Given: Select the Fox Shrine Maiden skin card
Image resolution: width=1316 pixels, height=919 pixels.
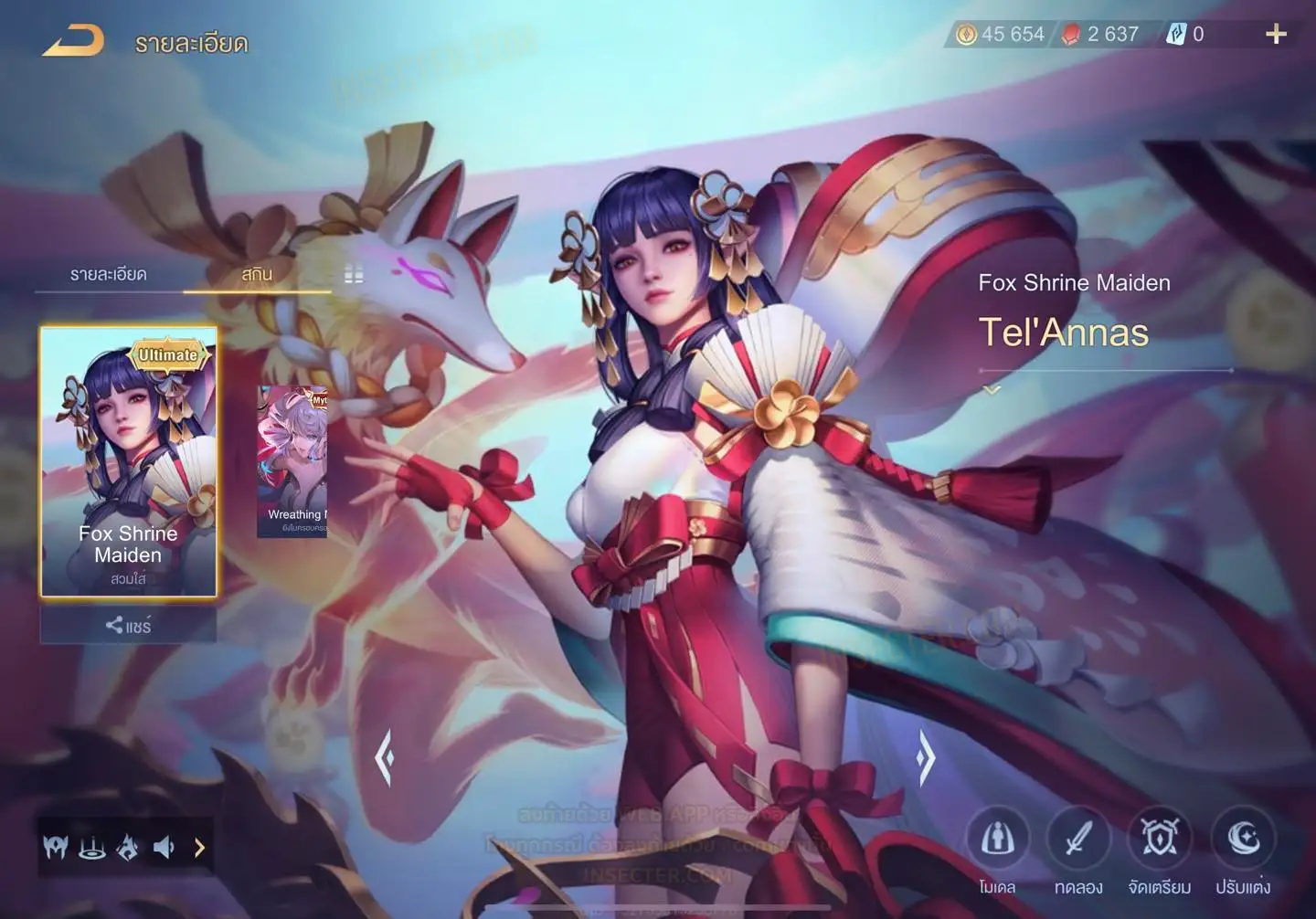Looking at the screenshot, I should [129, 461].
